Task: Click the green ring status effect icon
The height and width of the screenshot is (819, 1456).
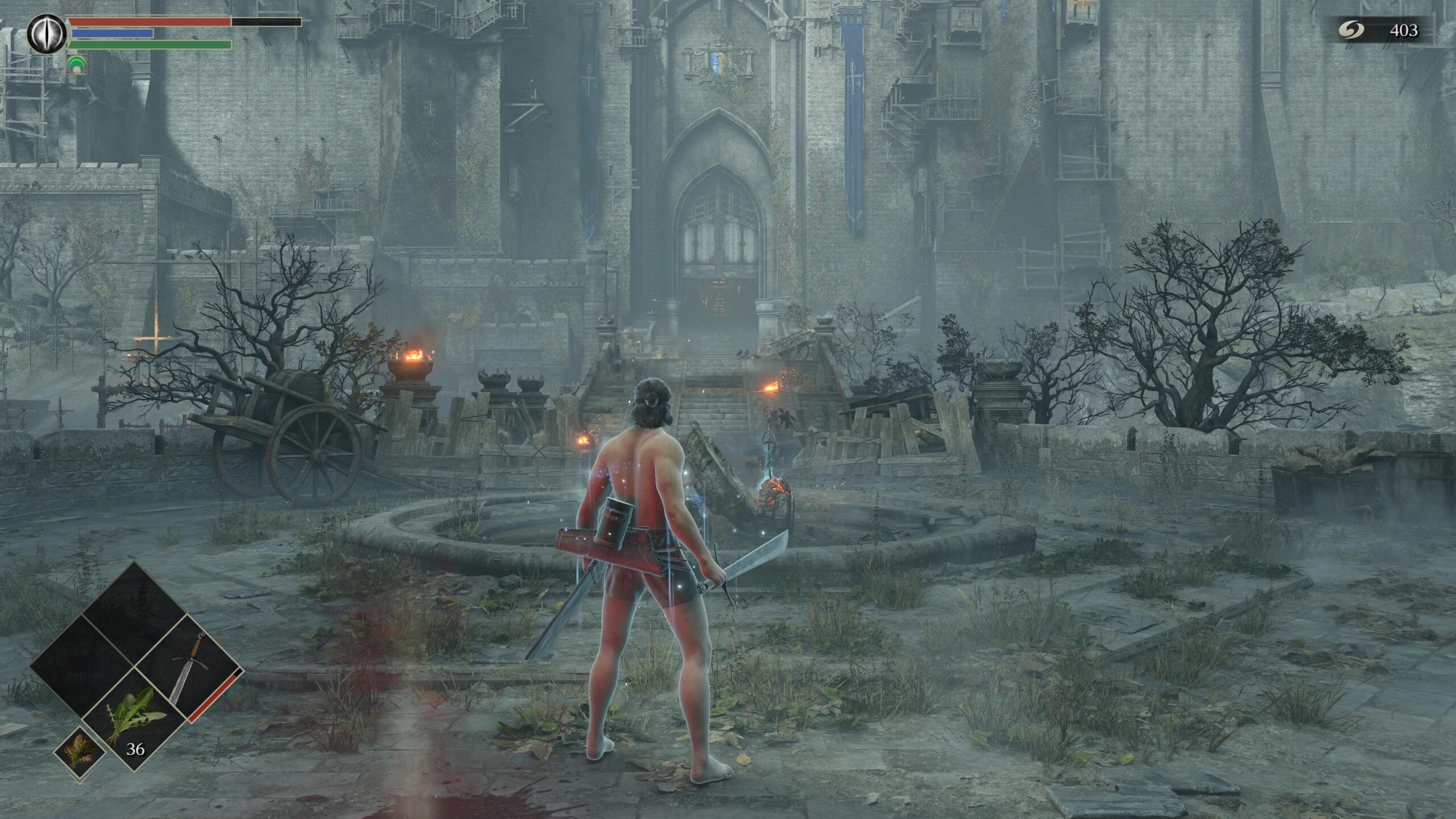Action: pyautogui.click(x=76, y=65)
